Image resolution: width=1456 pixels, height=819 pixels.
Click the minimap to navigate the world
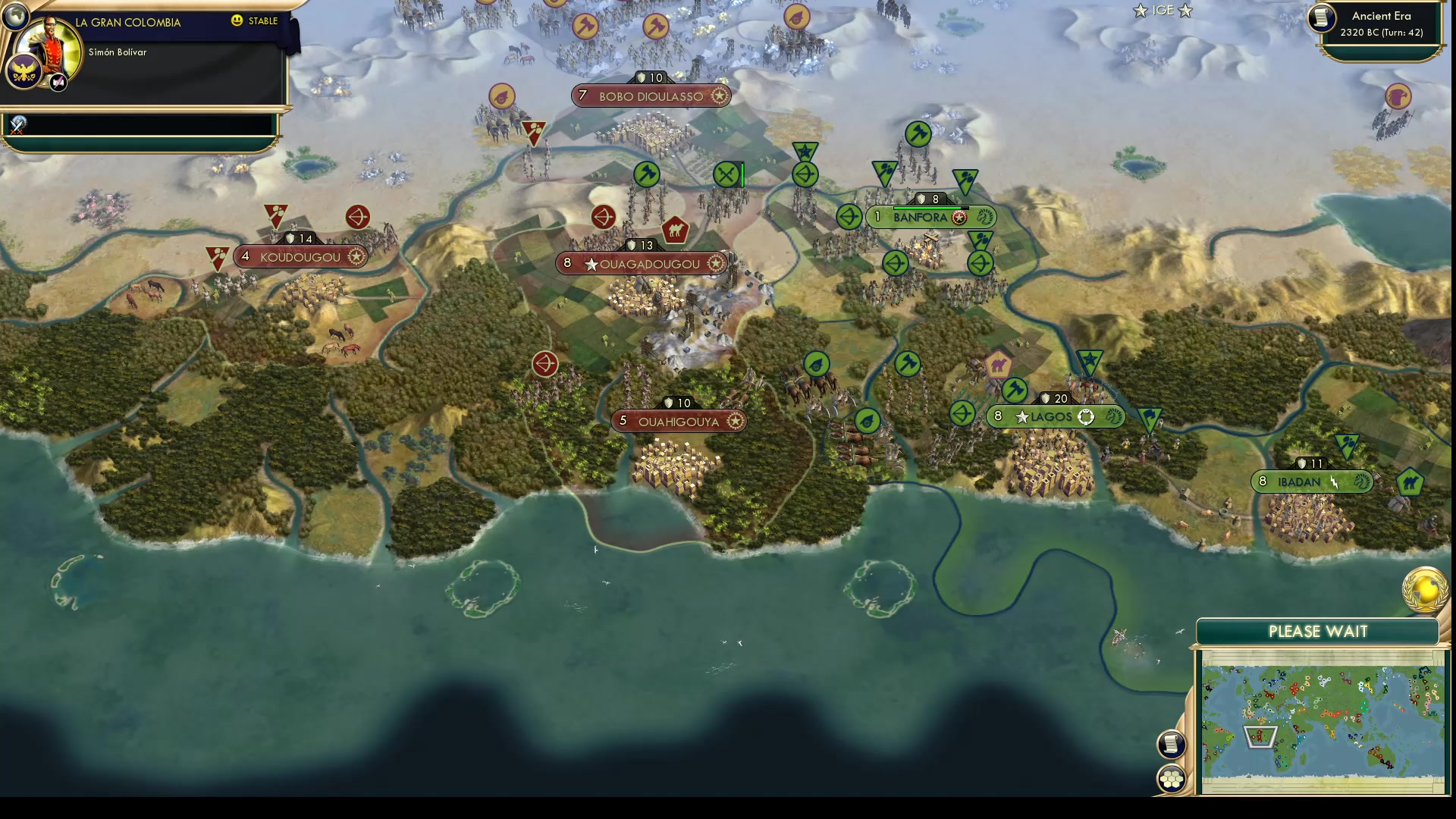coord(1323,720)
